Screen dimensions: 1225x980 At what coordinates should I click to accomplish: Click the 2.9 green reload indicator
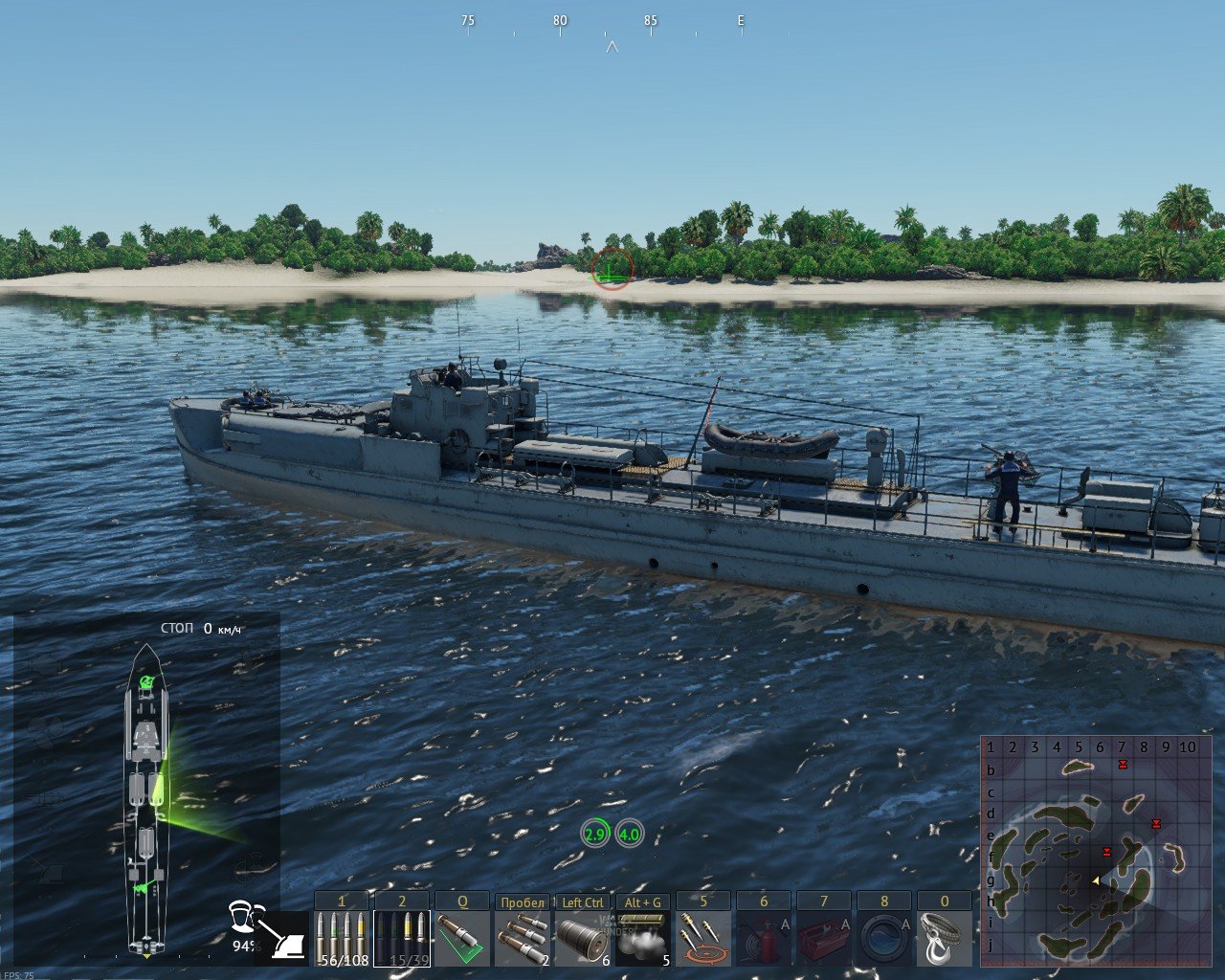click(595, 834)
